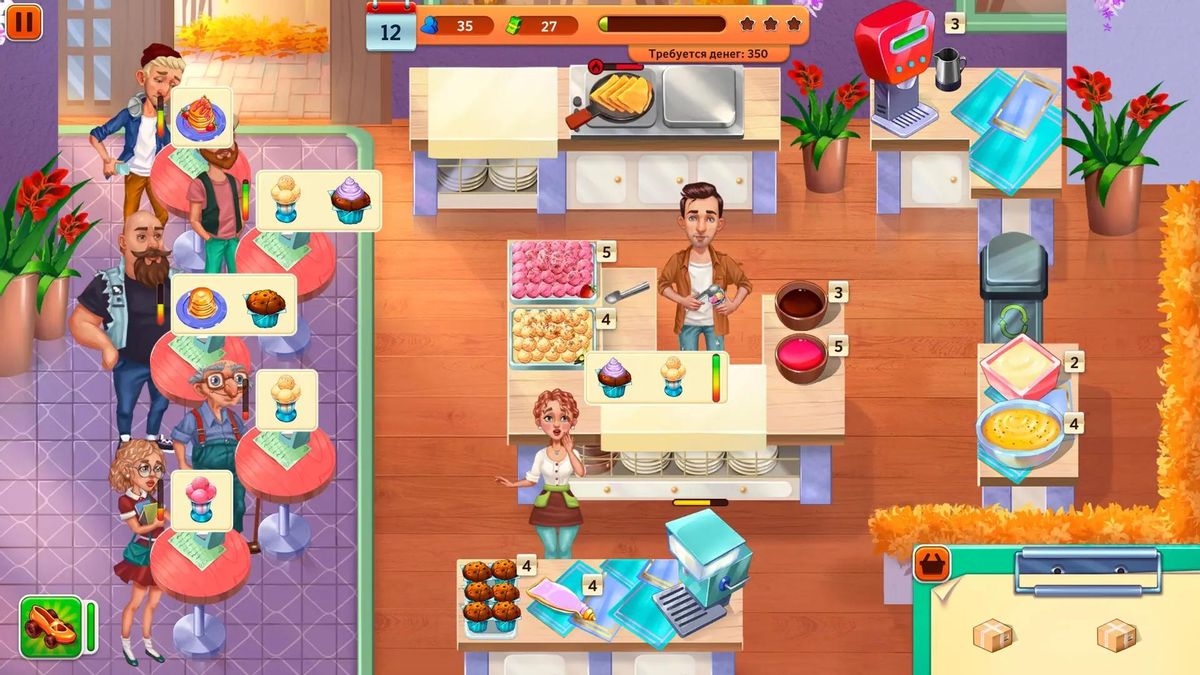Open the shopping basket panel

931,565
